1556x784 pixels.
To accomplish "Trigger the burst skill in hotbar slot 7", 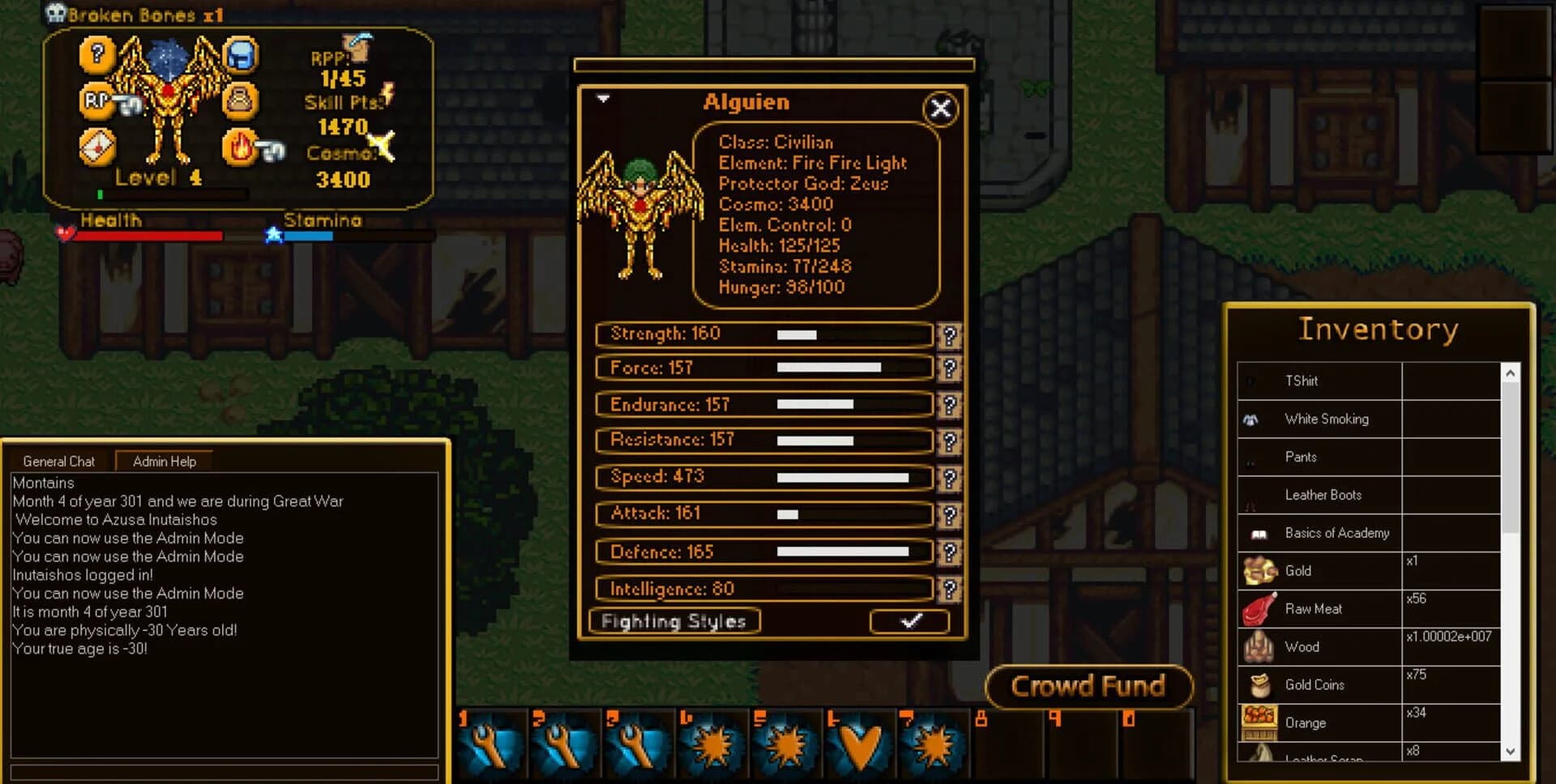I will click(x=934, y=744).
